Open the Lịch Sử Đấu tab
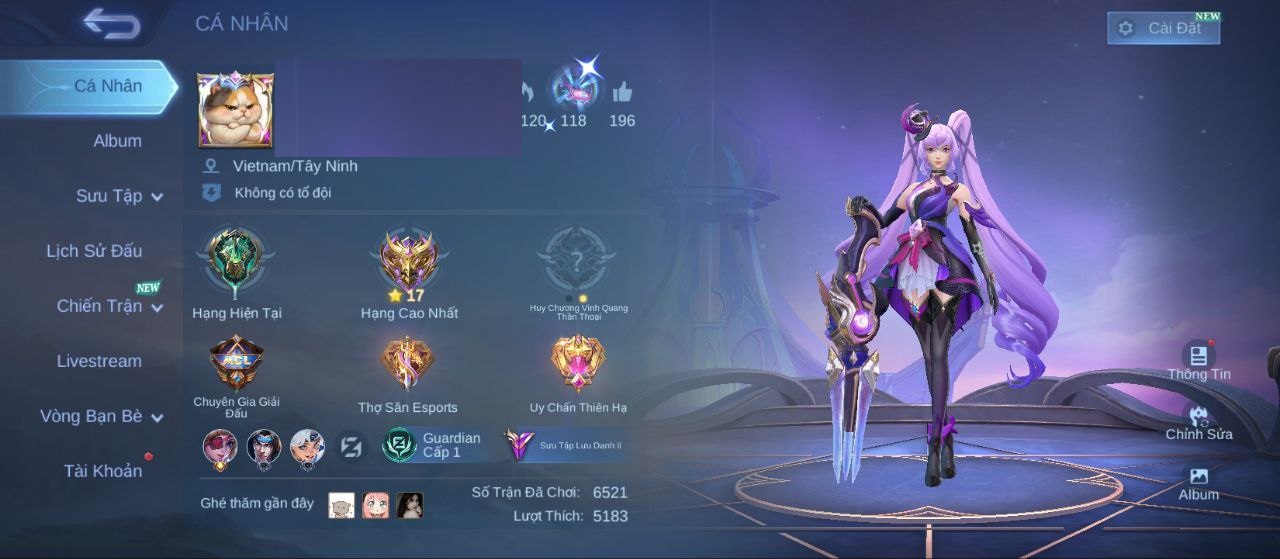Screen dimensions: 1280x559 pyautogui.click(x=94, y=251)
